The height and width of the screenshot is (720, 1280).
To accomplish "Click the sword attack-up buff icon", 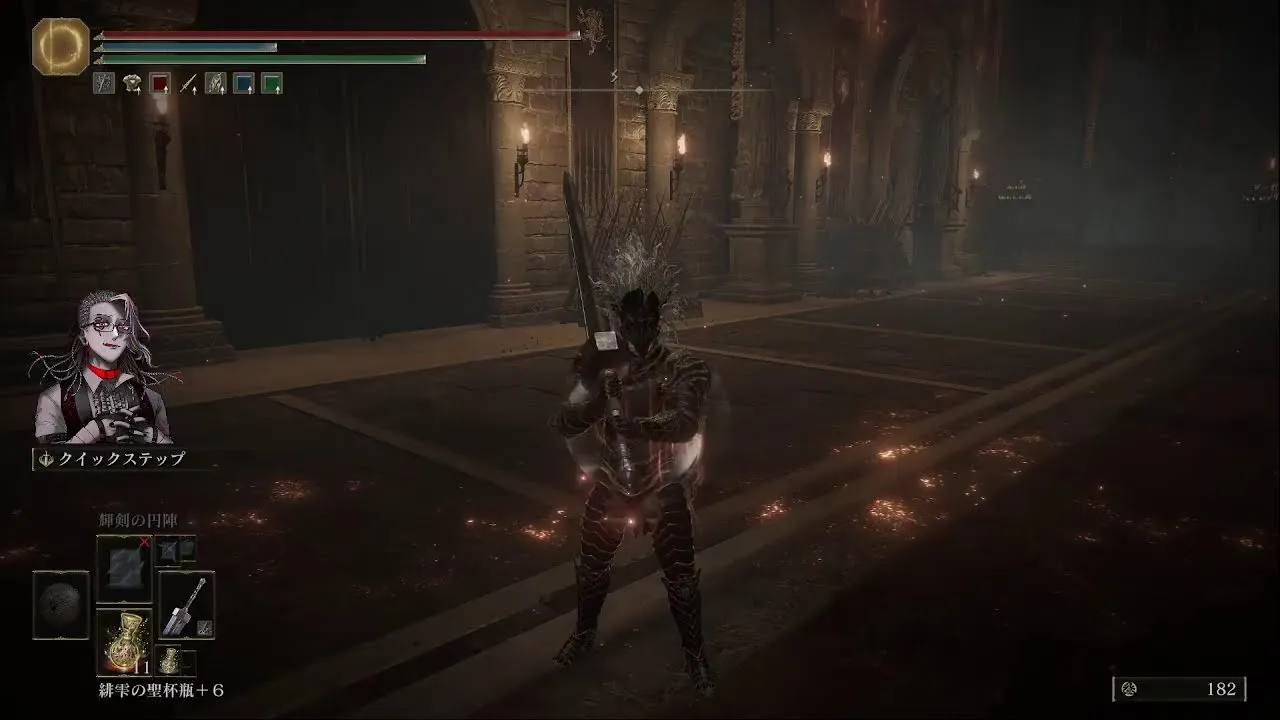I will (188, 84).
